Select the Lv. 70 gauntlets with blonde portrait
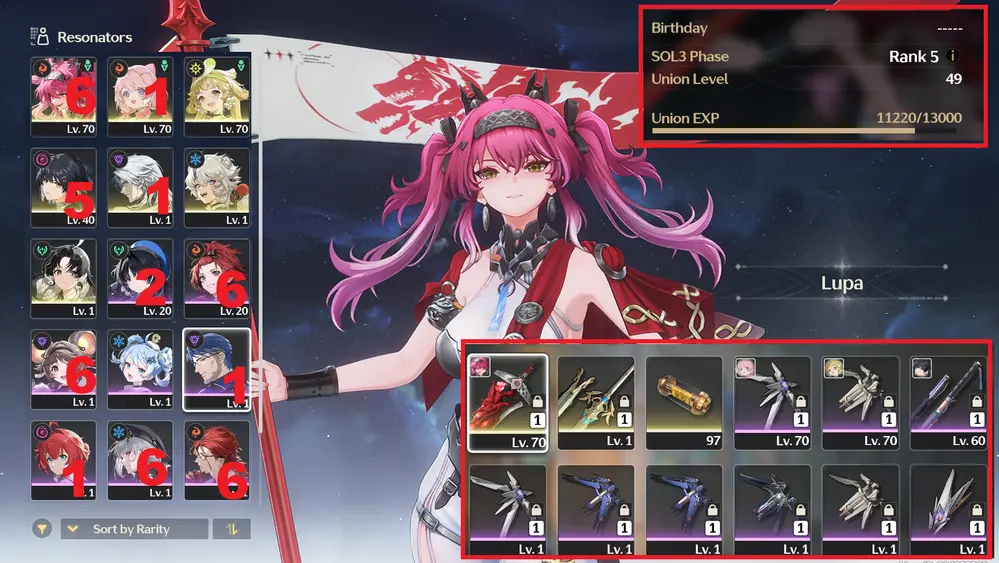Screen dimensions: 999x563 point(861,398)
